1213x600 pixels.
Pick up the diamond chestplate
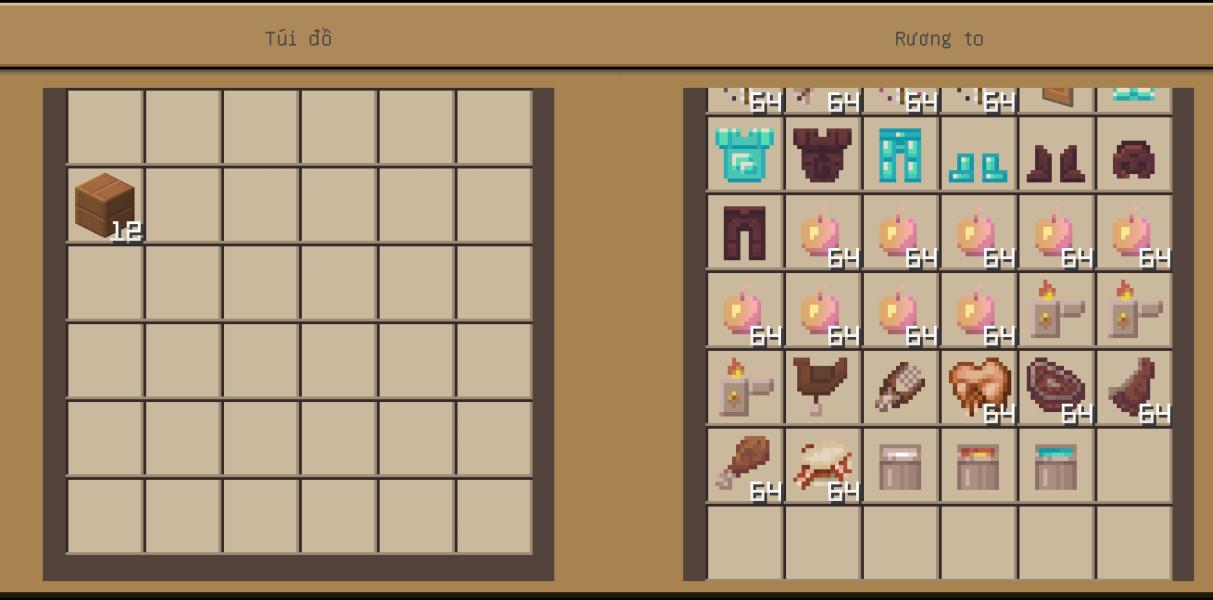(744, 154)
